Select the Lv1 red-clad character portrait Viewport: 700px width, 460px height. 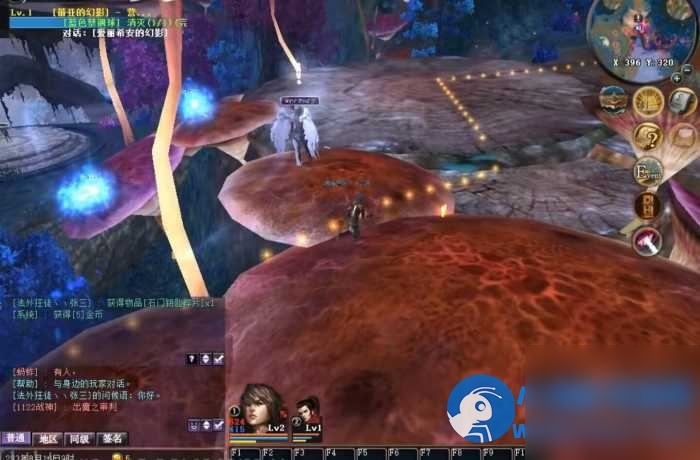tap(308, 412)
